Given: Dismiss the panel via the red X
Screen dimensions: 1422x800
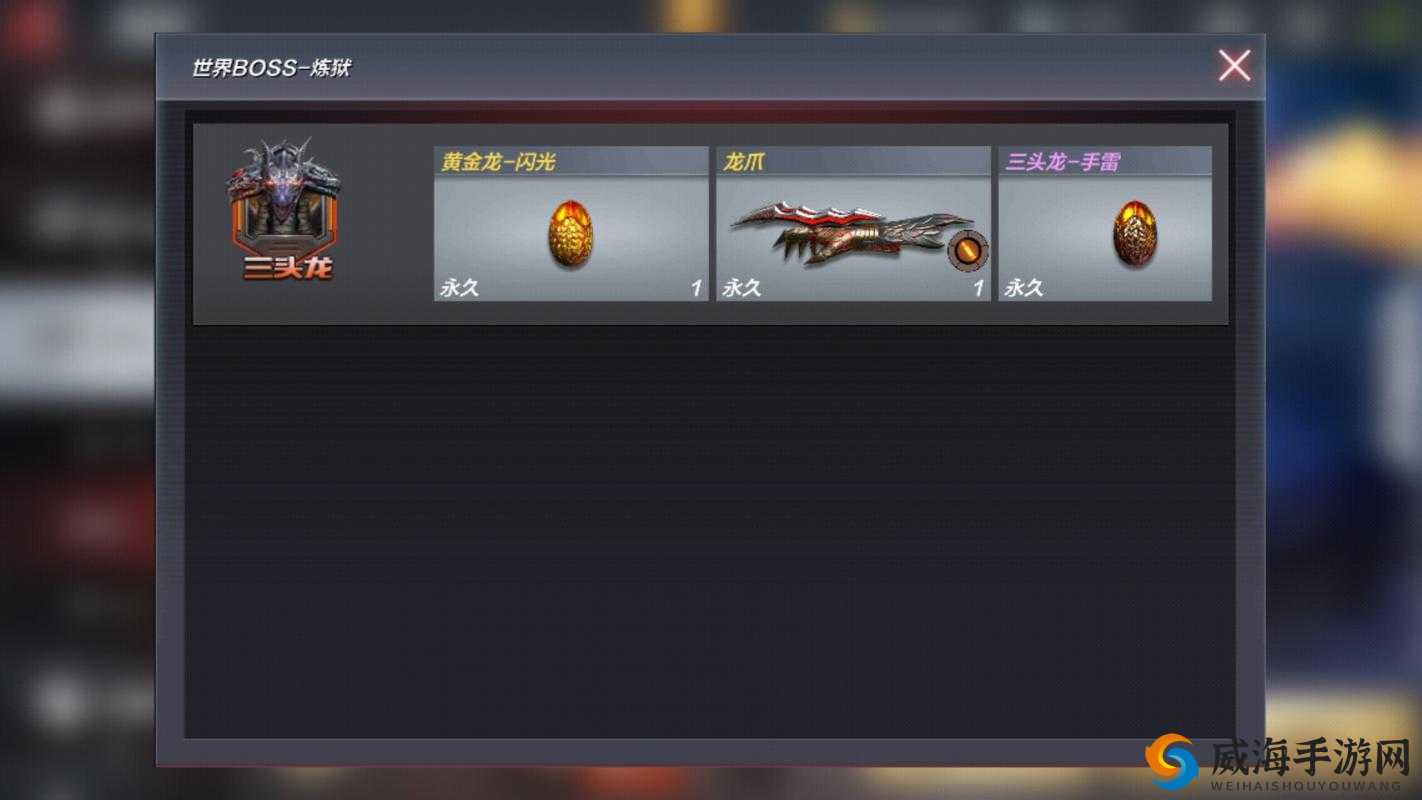Looking at the screenshot, I should [1233, 66].
